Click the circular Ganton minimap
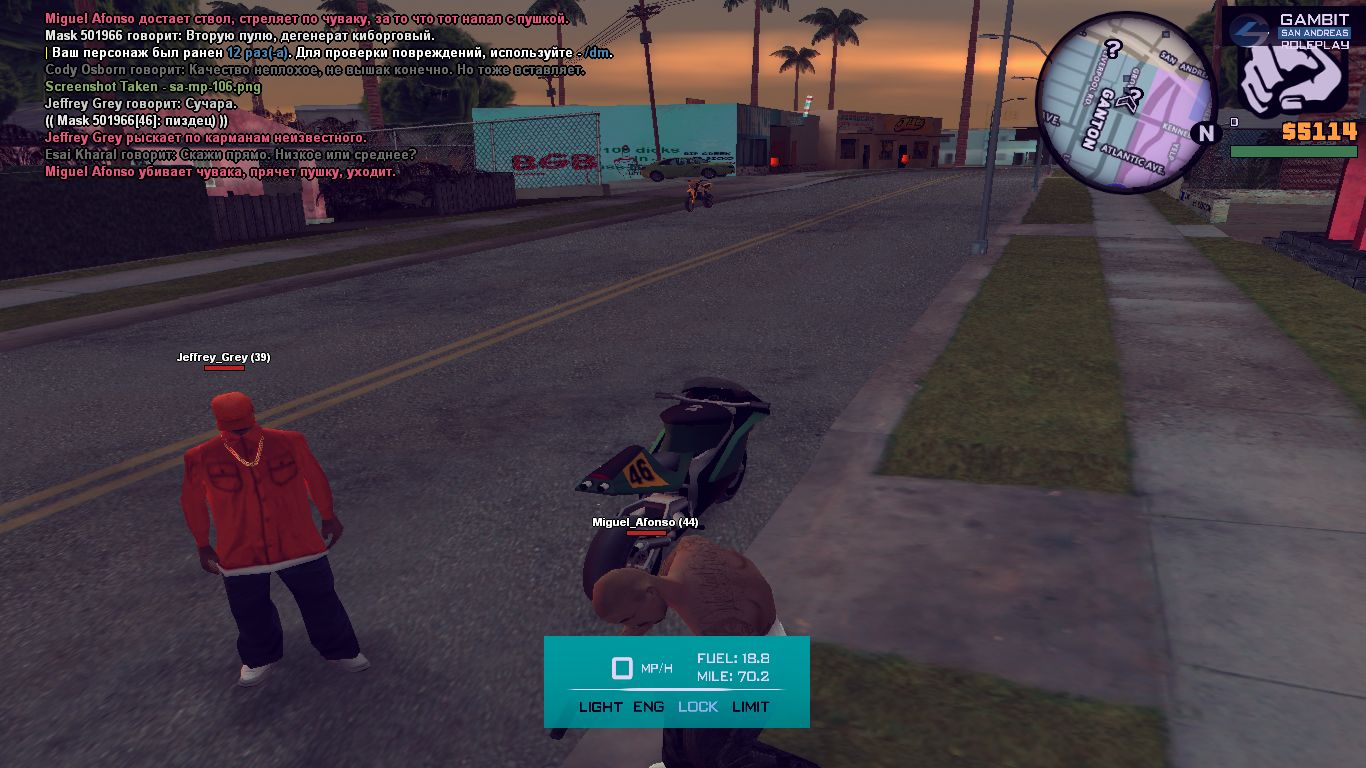Viewport: 1366px width, 768px height. pyautogui.click(x=1126, y=101)
